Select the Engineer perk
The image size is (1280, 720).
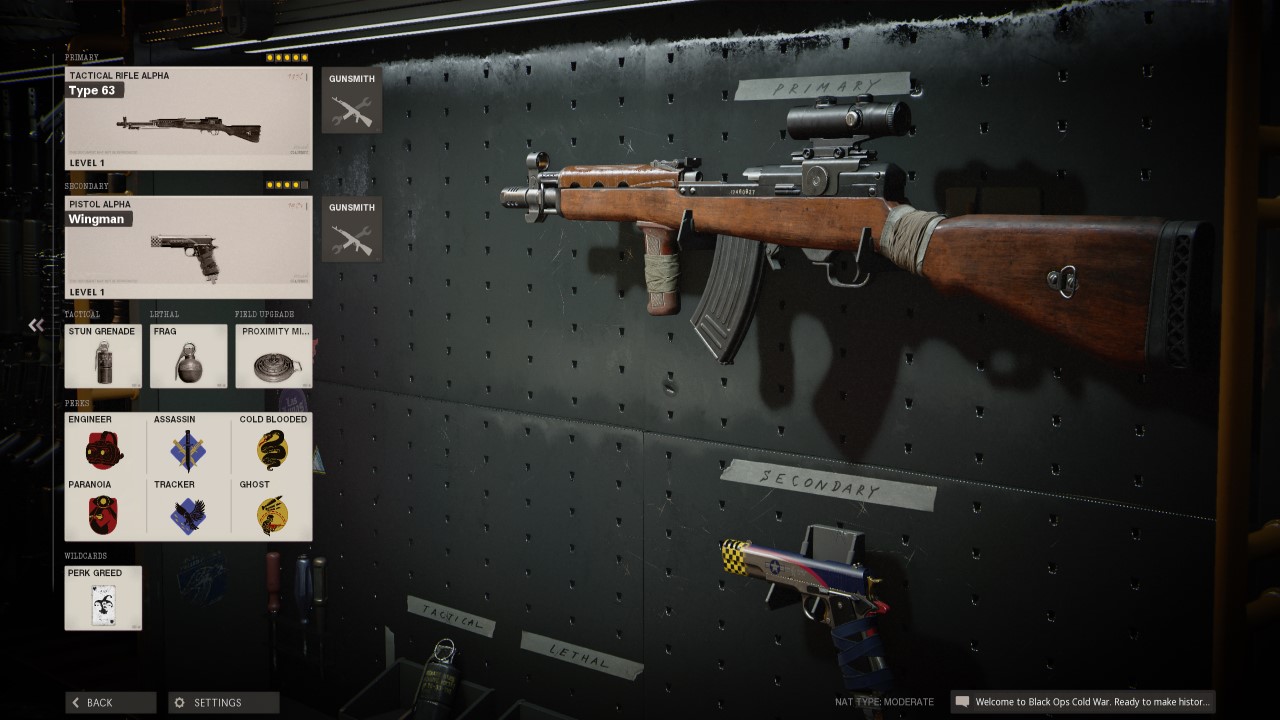tap(103, 444)
